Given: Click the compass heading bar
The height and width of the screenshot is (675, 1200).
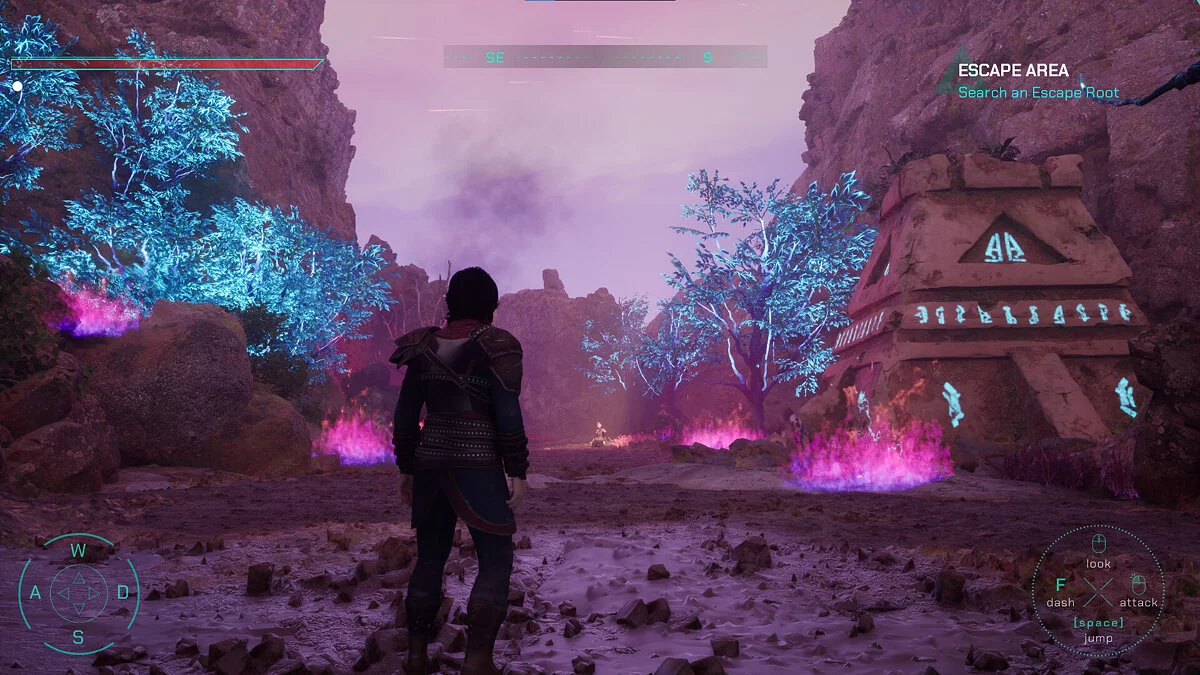Looking at the screenshot, I should [605, 57].
